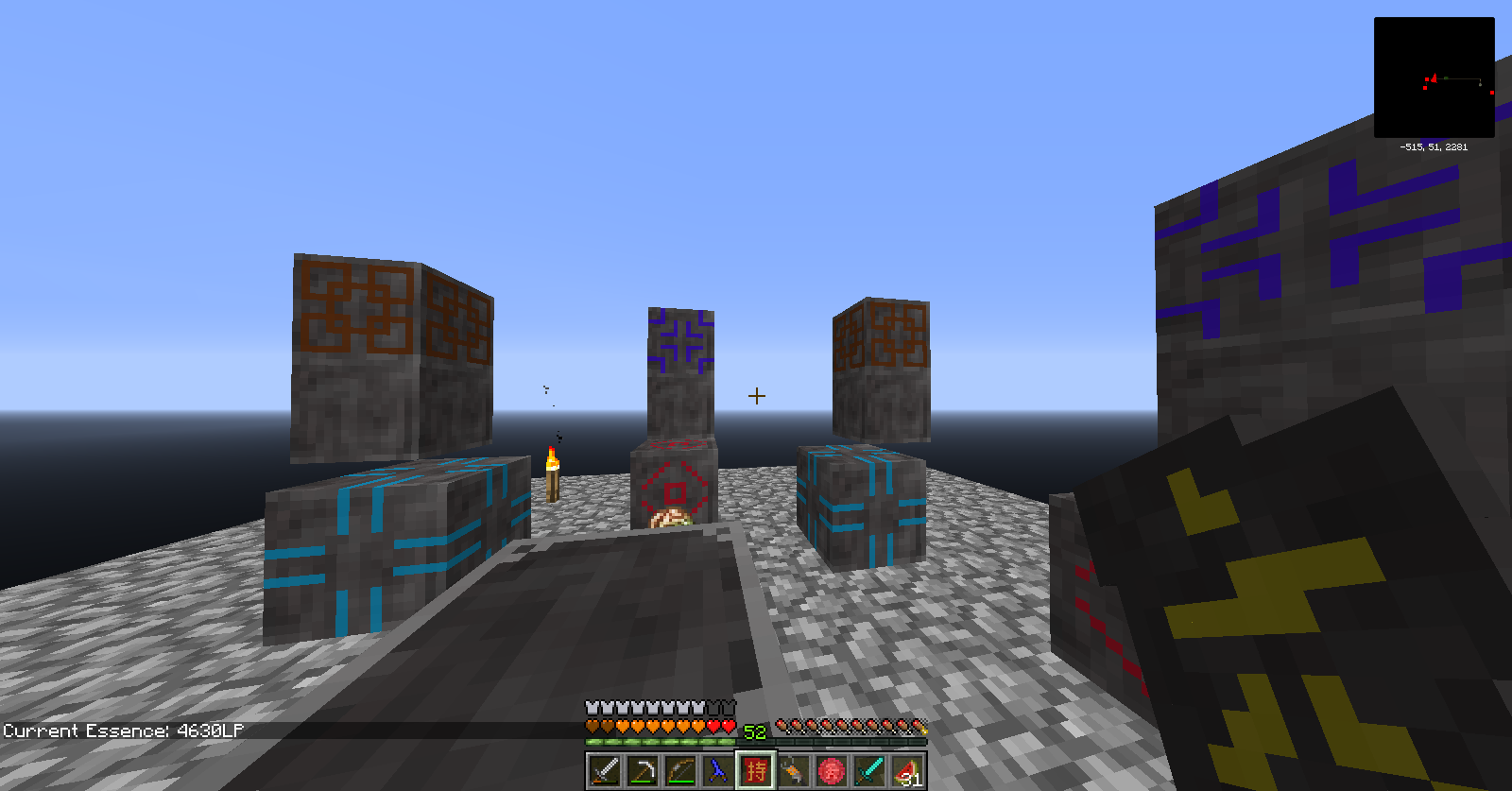Viewport: 1512px width, 791px height.
Task: Select the round pink-red orb slot
Action: (832, 771)
